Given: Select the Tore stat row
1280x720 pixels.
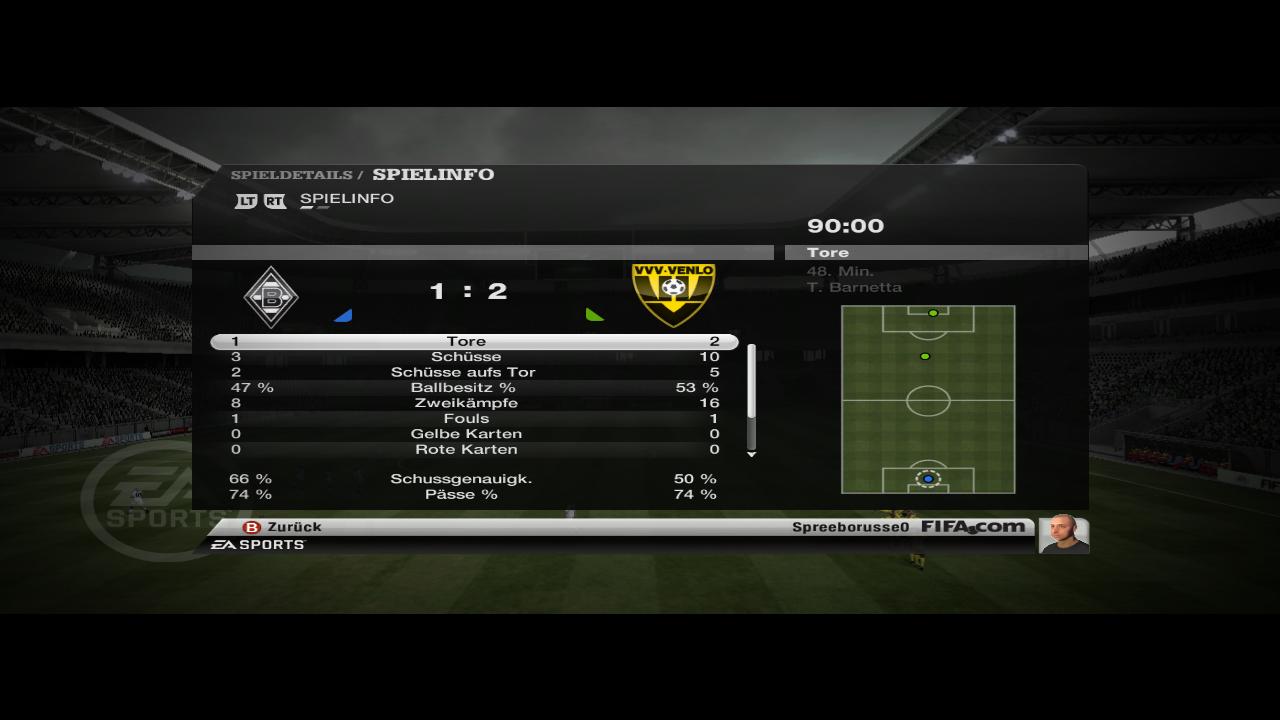Looking at the screenshot, I should coord(466,342).
